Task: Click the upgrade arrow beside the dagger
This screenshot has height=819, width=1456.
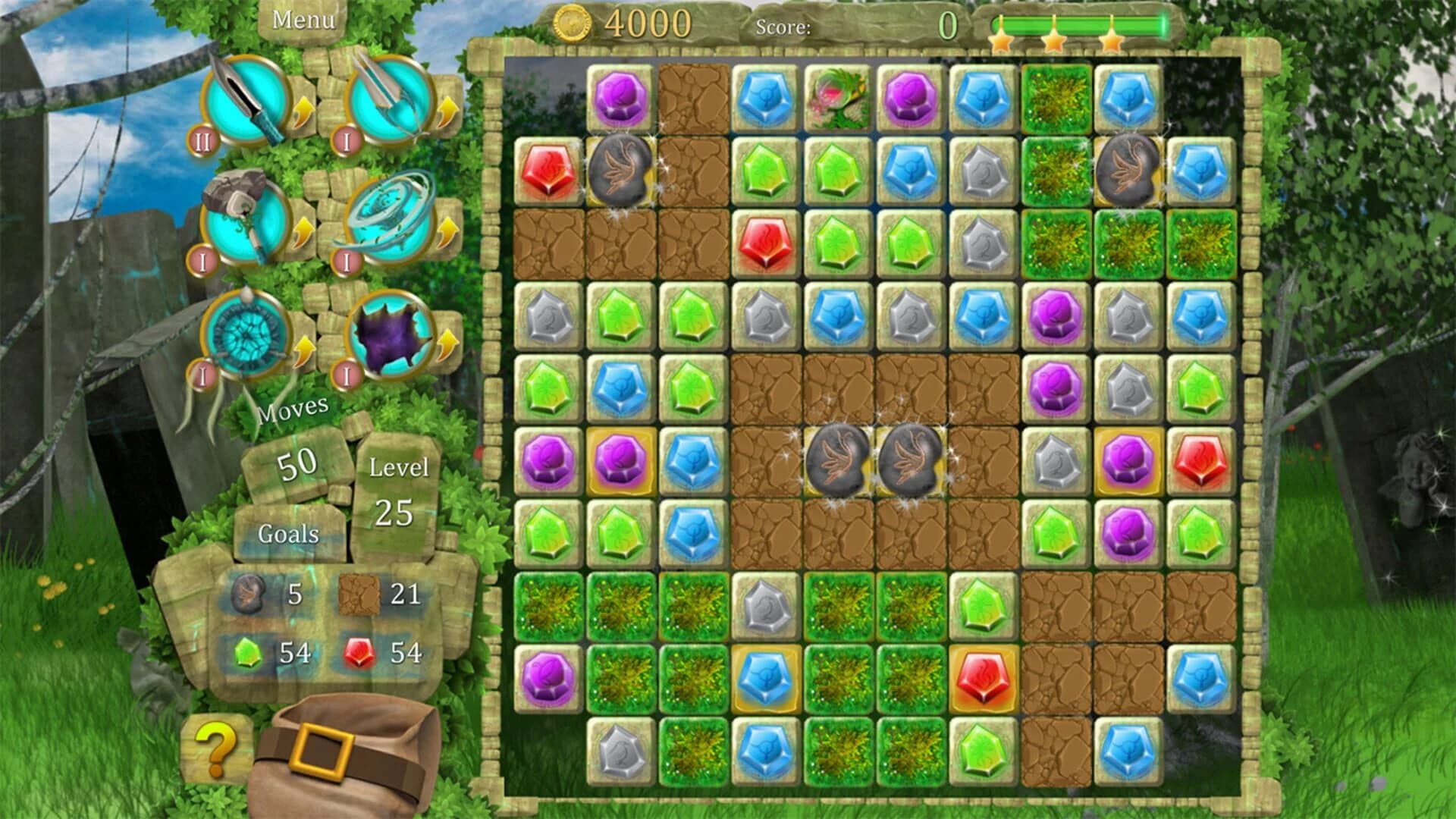Action: coord(303,110)
